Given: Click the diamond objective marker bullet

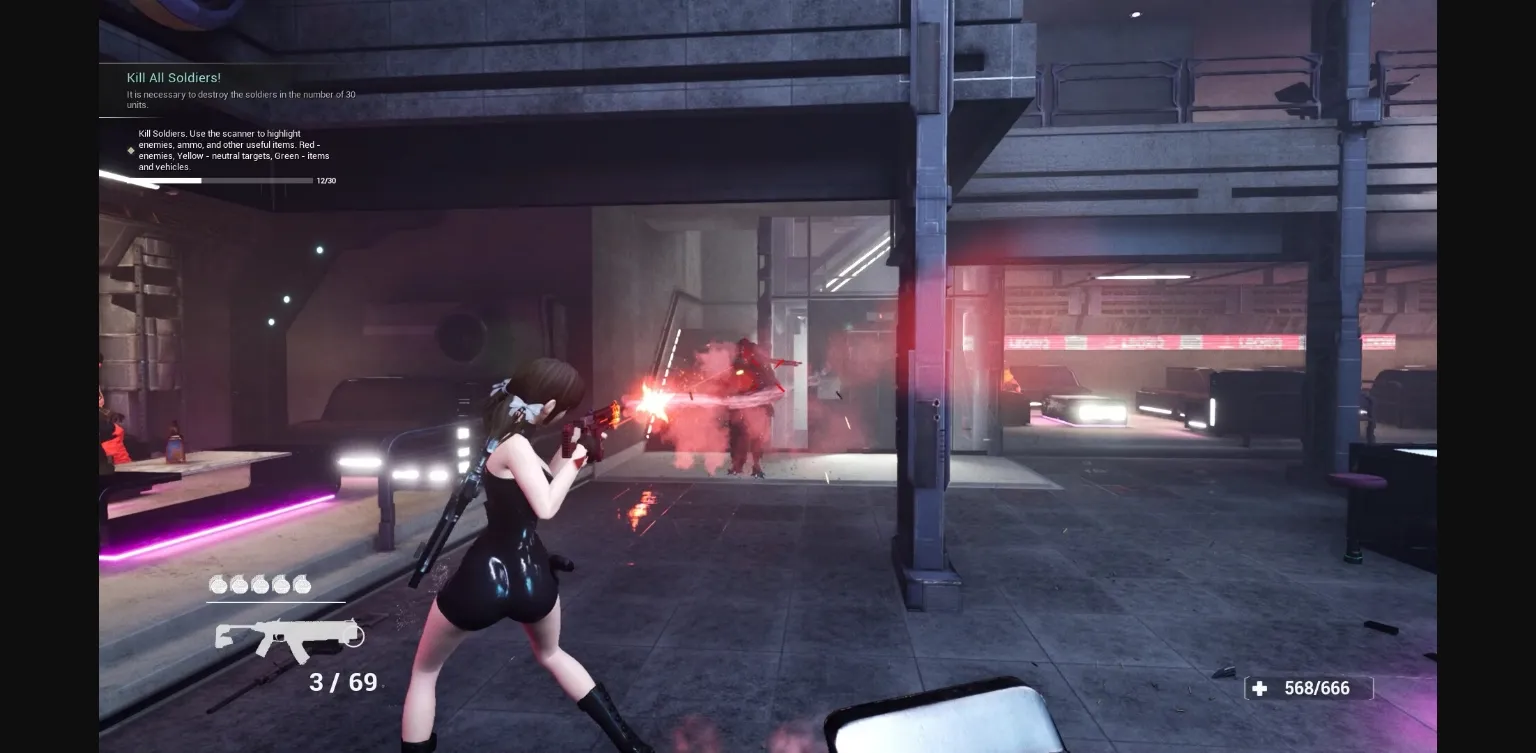Looking at the screenshot, I should click(130, 150).
